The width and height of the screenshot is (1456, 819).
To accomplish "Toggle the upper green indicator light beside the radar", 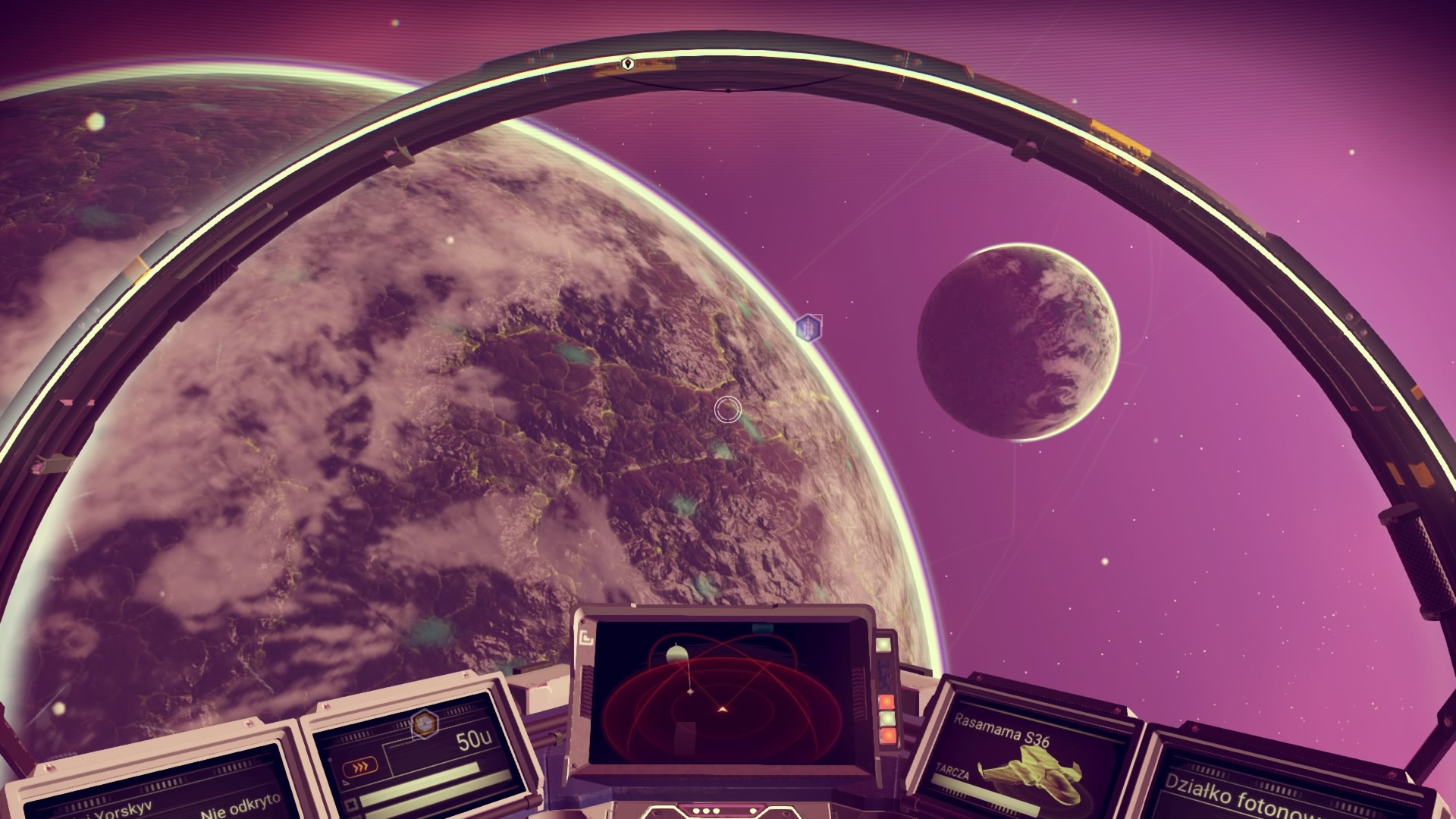I will click(883, 644).
